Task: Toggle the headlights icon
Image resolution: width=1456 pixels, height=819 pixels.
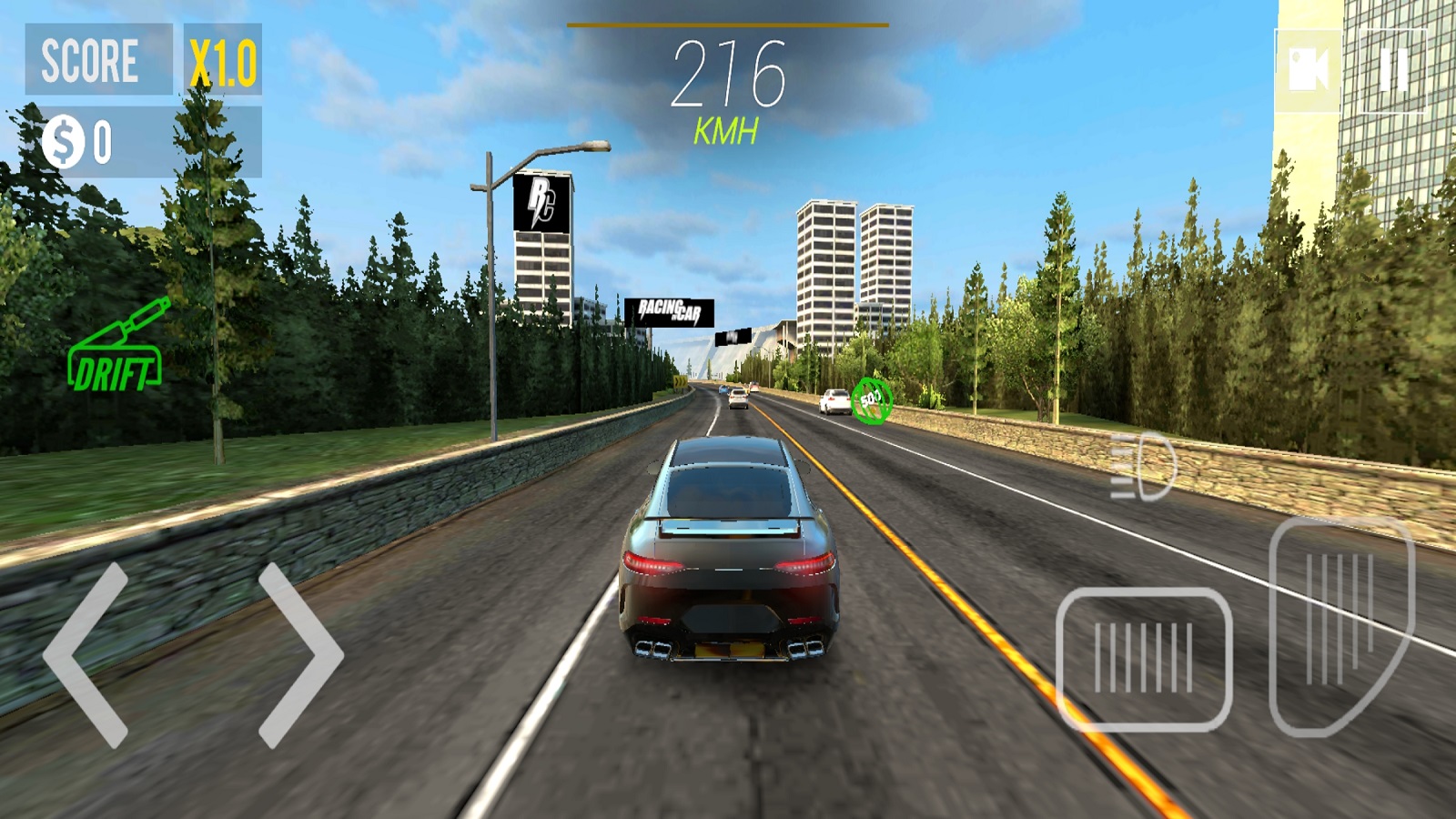Action: tap(1144, 467)
